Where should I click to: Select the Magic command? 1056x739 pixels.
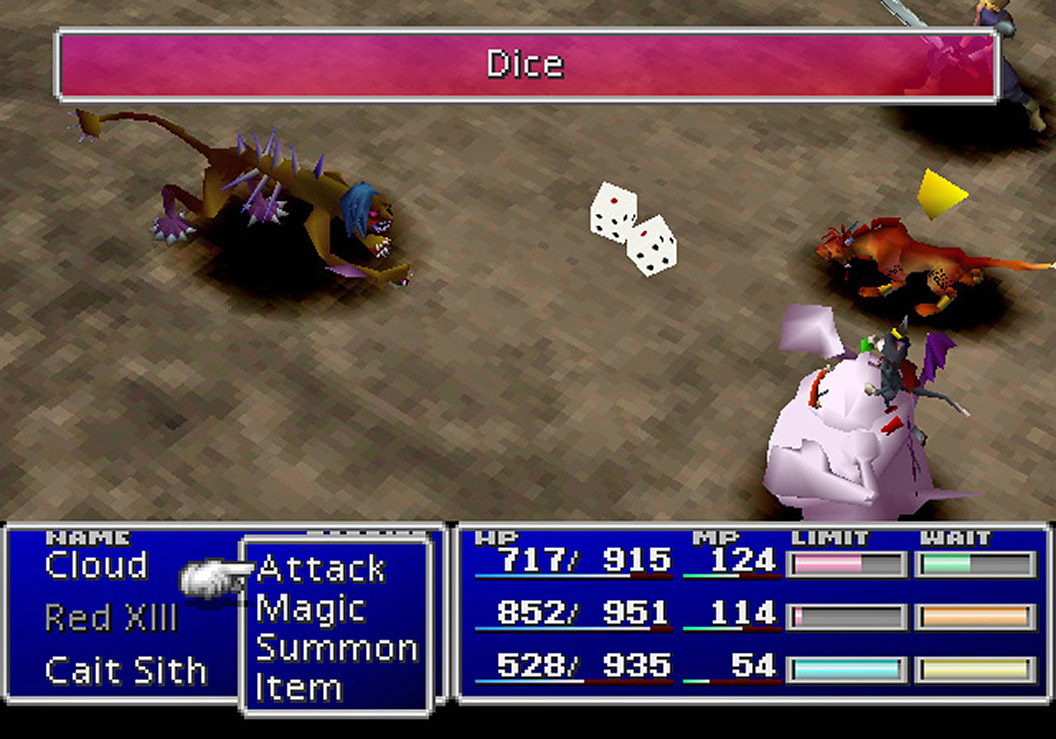pyautogui.click(x=310, y=609)
